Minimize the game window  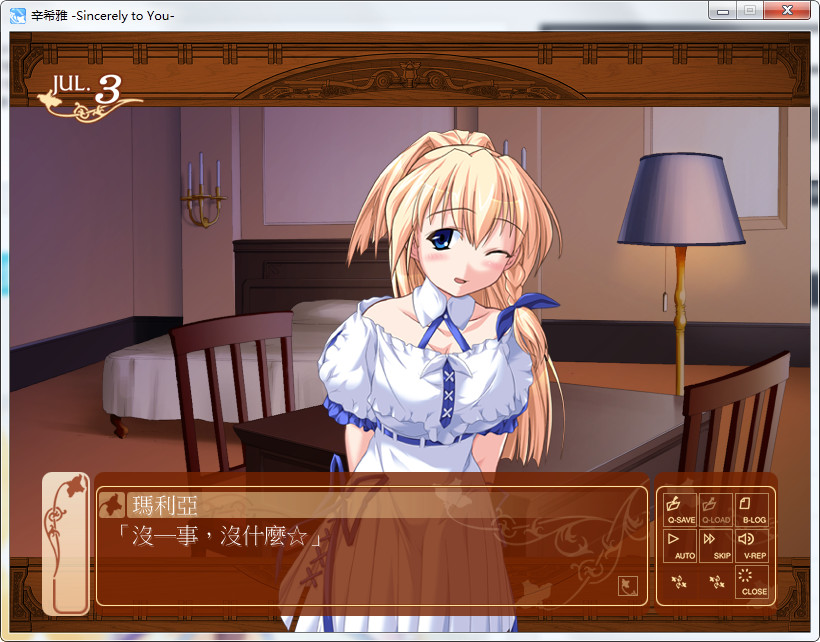click(723, 10)
